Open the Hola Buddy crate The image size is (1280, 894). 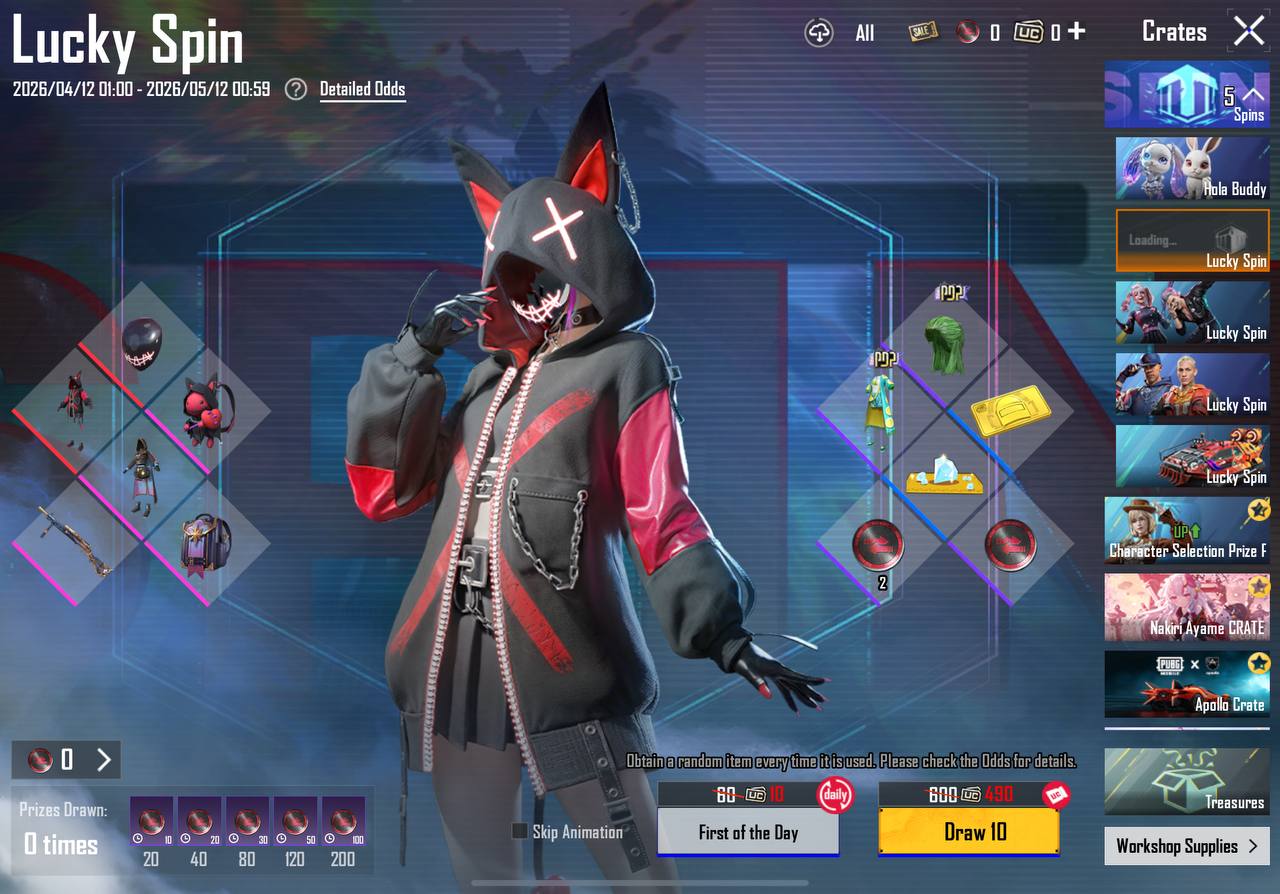coord(1192,169)
